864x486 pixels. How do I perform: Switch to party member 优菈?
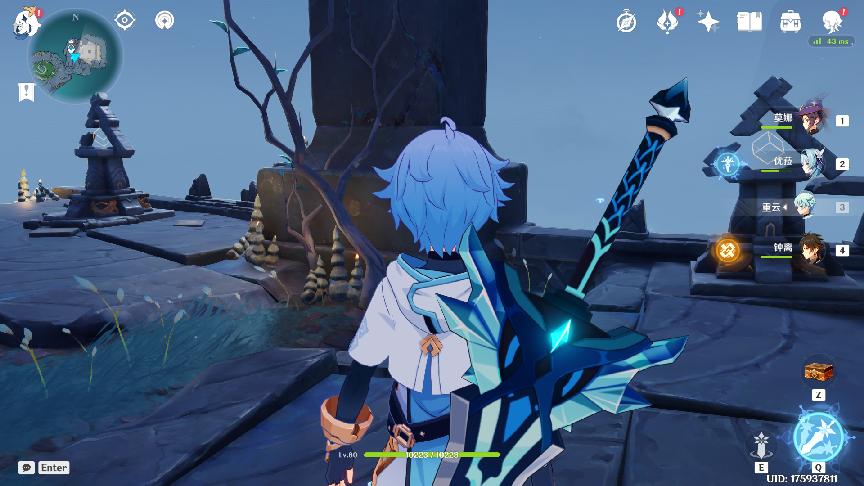click(811, 163)
